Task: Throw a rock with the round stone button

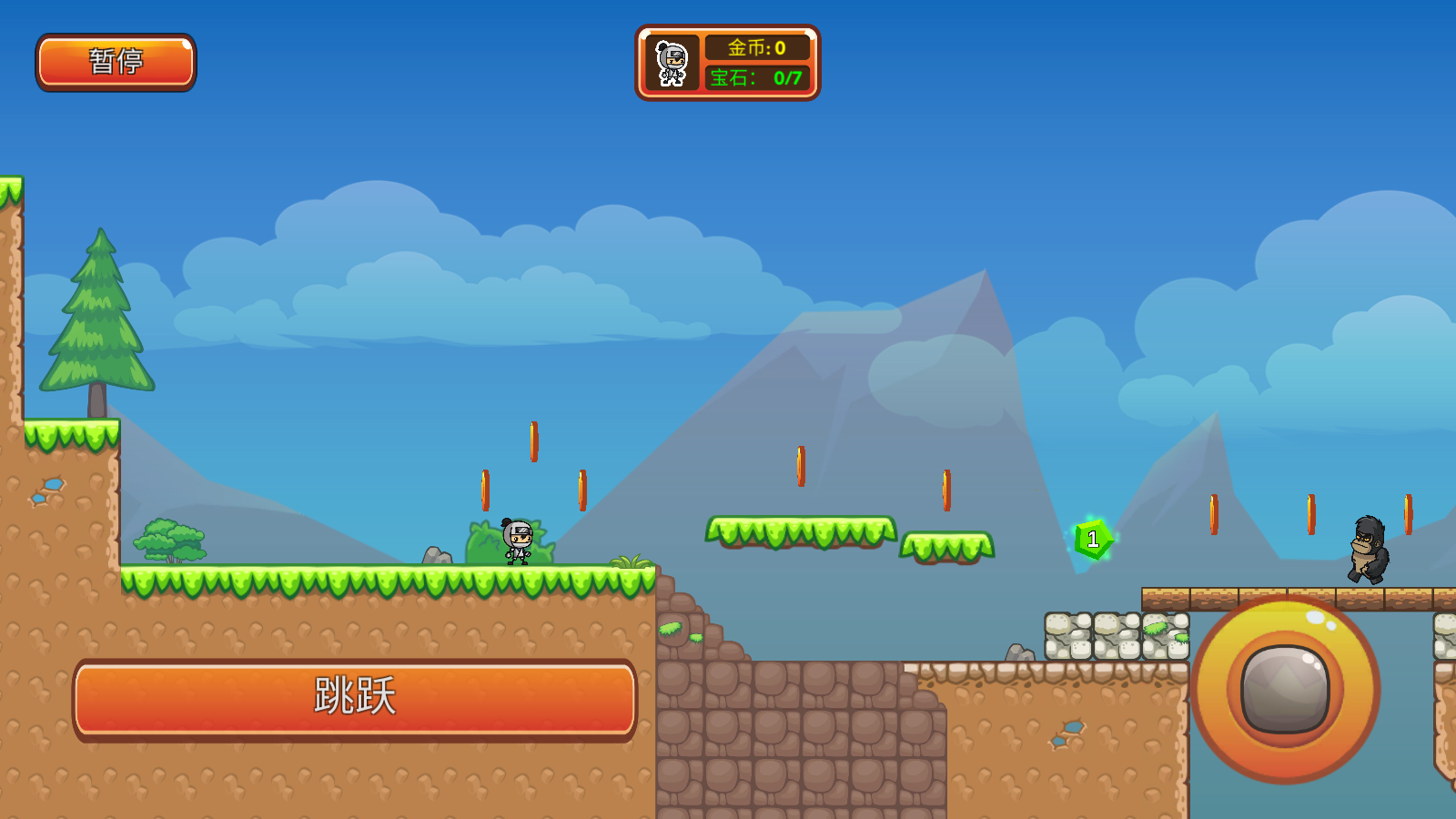Action: 1285,689
